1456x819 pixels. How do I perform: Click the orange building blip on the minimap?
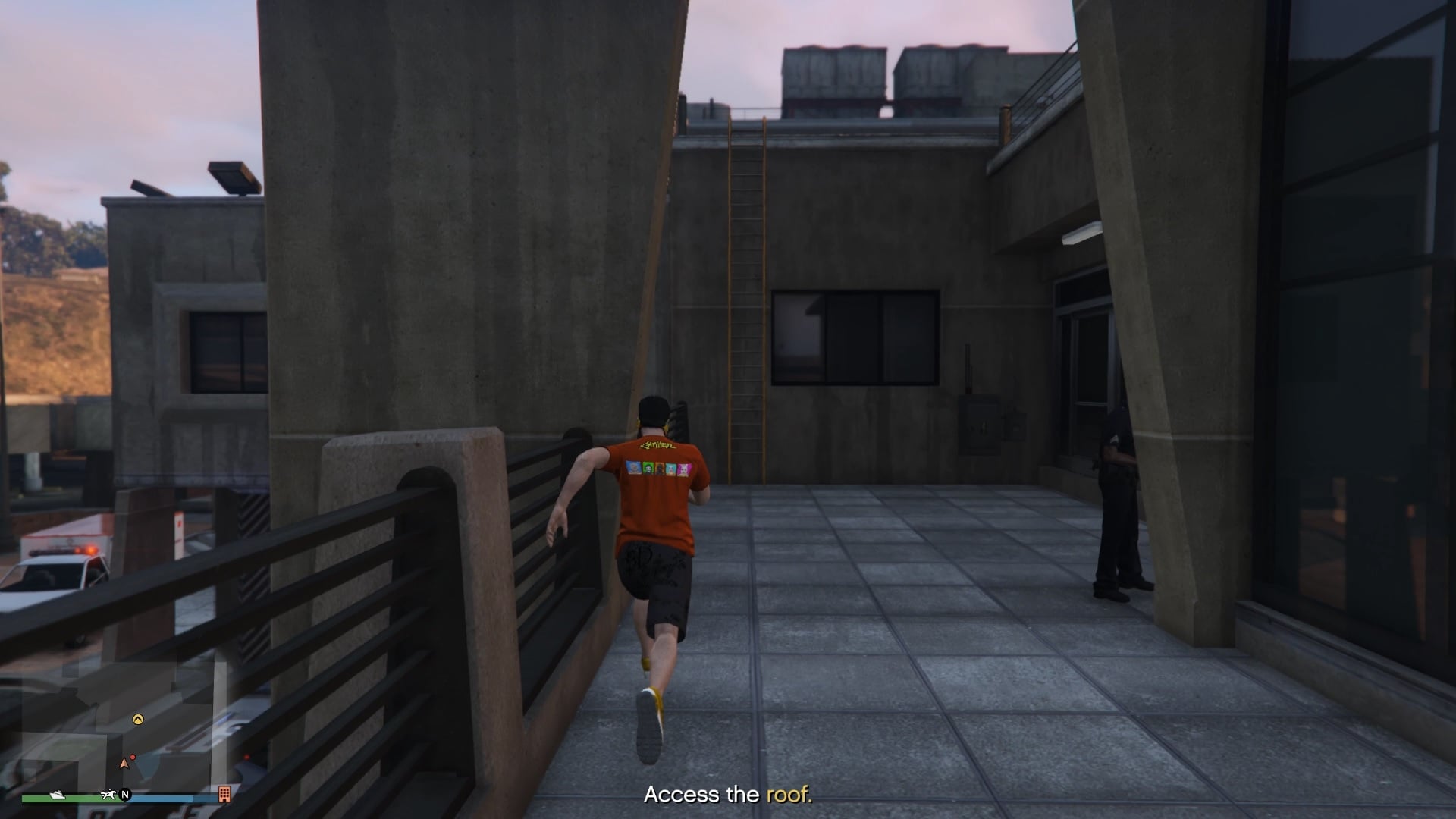click(224, 795)
